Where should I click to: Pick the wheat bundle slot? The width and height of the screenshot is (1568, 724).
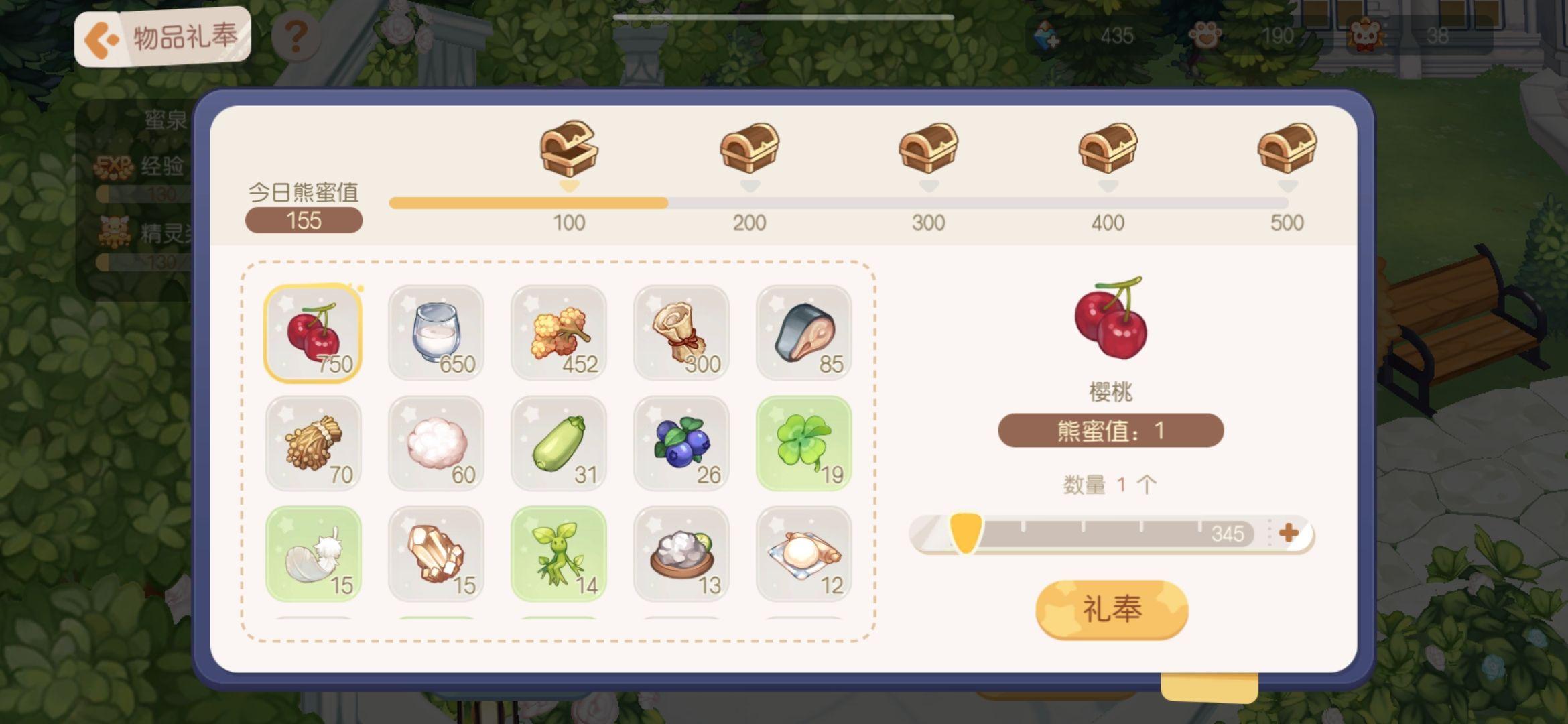click(313, 443)
